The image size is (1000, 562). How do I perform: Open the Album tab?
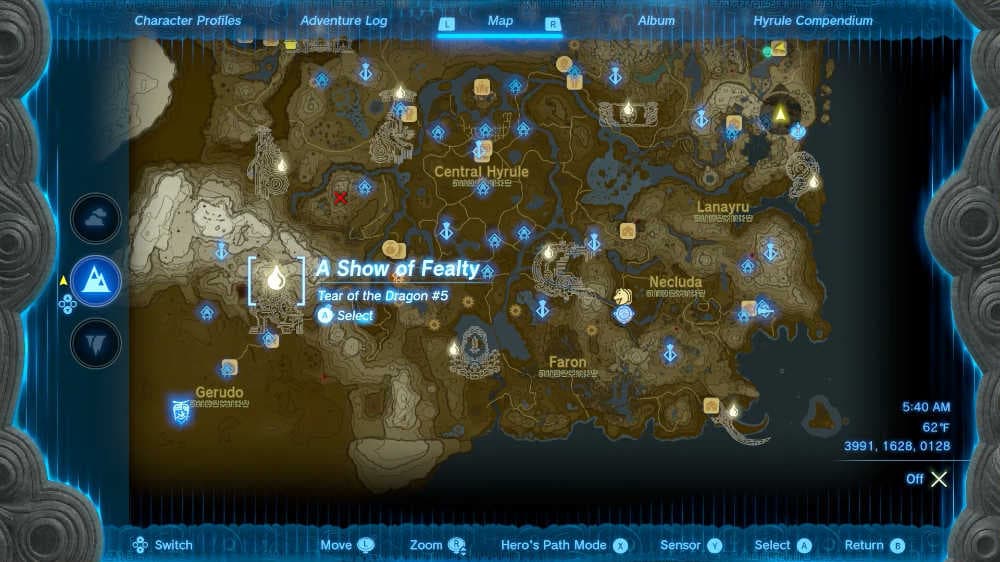[656, 20]
